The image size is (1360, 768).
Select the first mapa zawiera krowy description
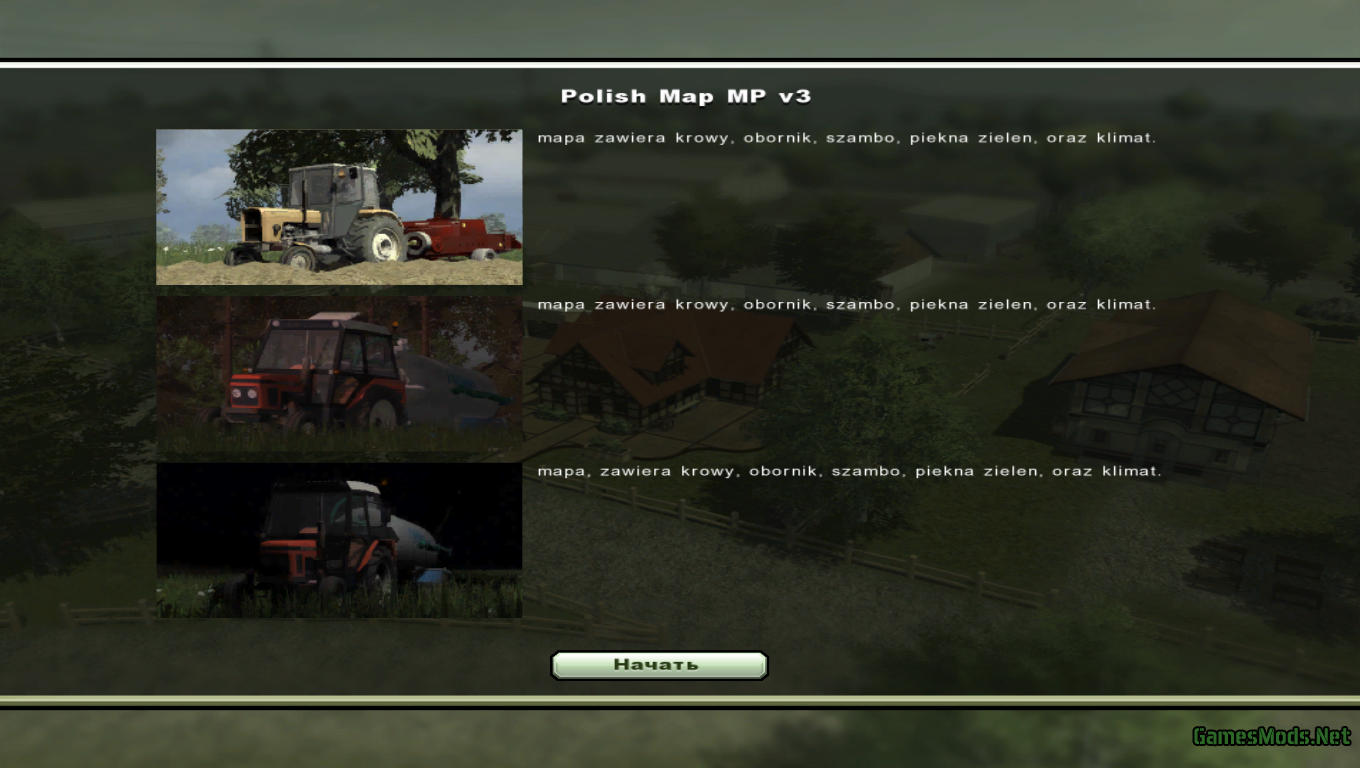(847, 137)
